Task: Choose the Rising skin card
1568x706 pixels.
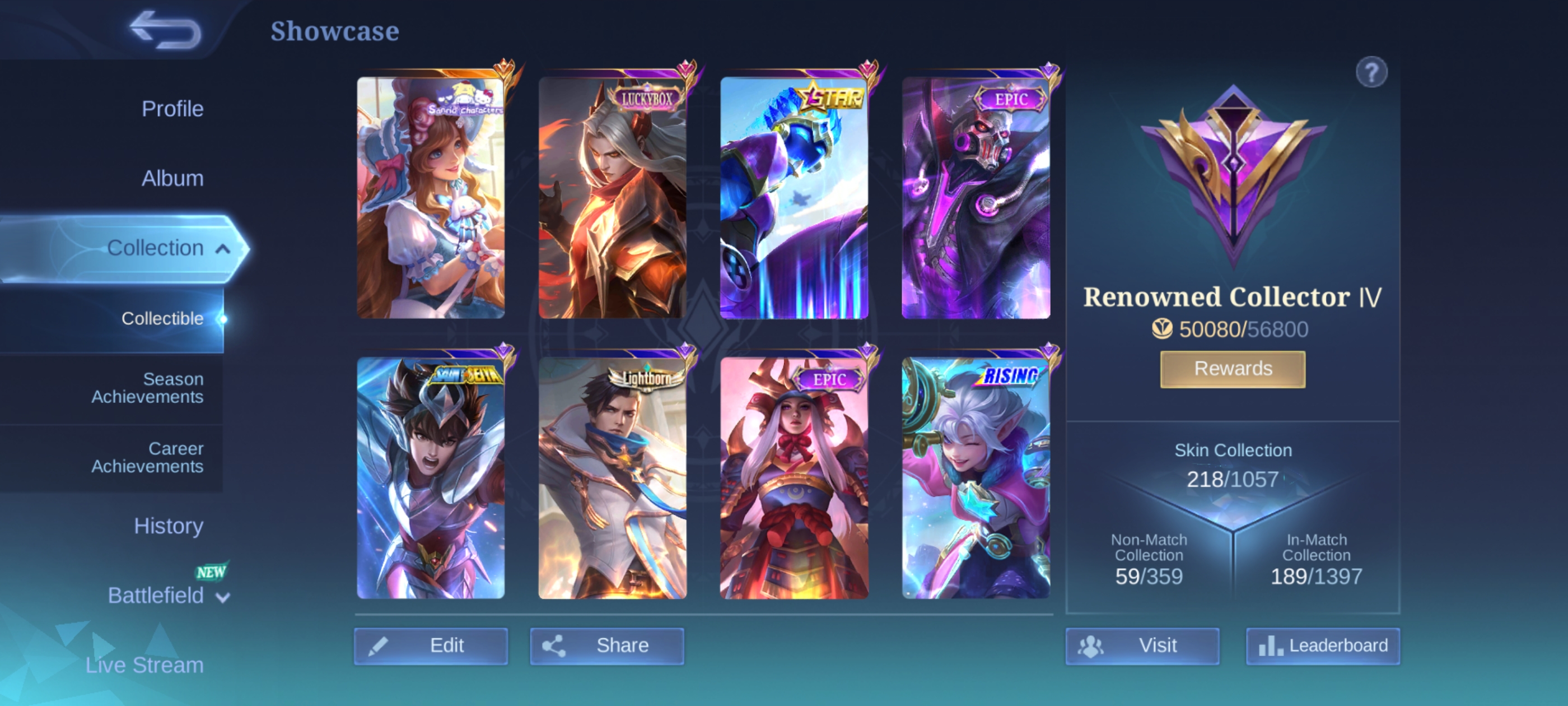Action: [976, 477]
